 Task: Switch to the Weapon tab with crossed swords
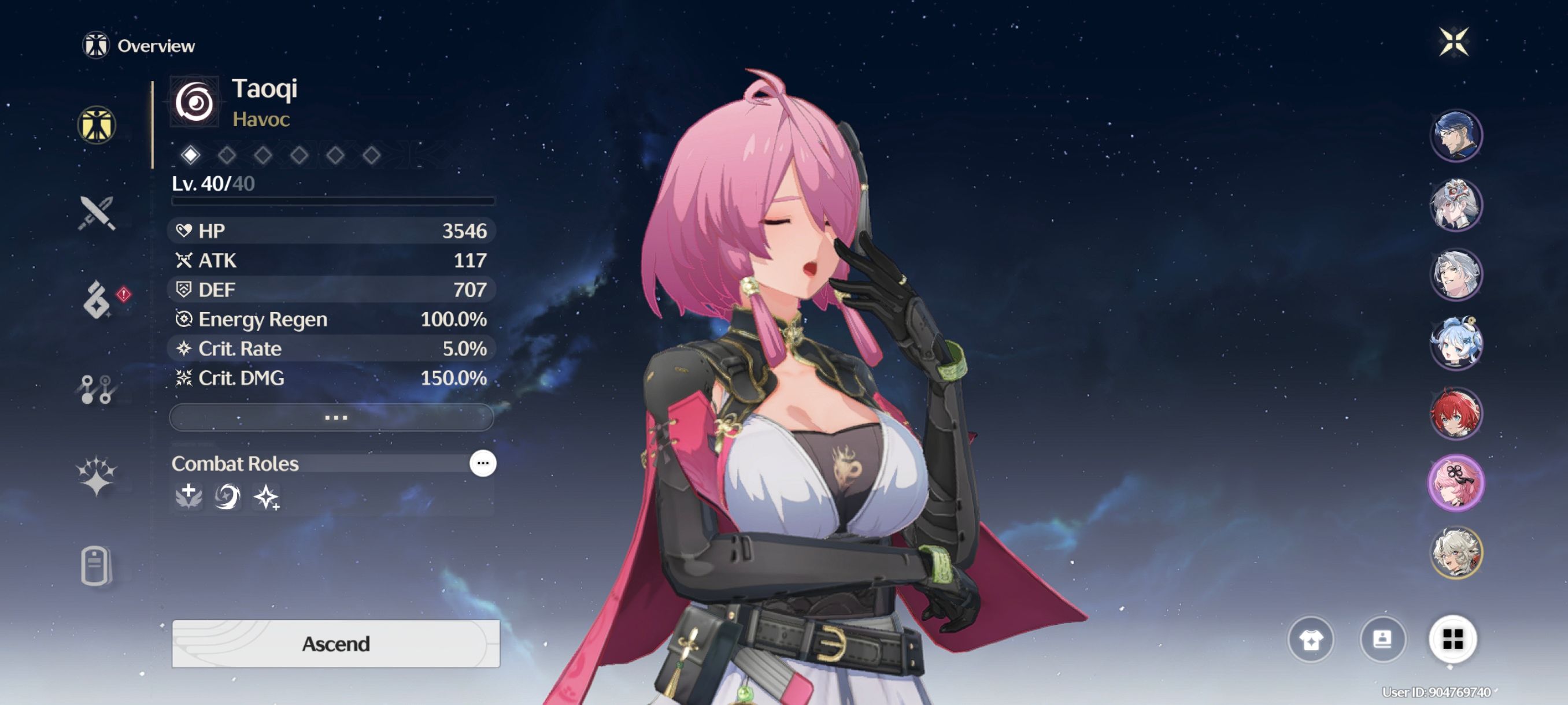tap(97, 213)
